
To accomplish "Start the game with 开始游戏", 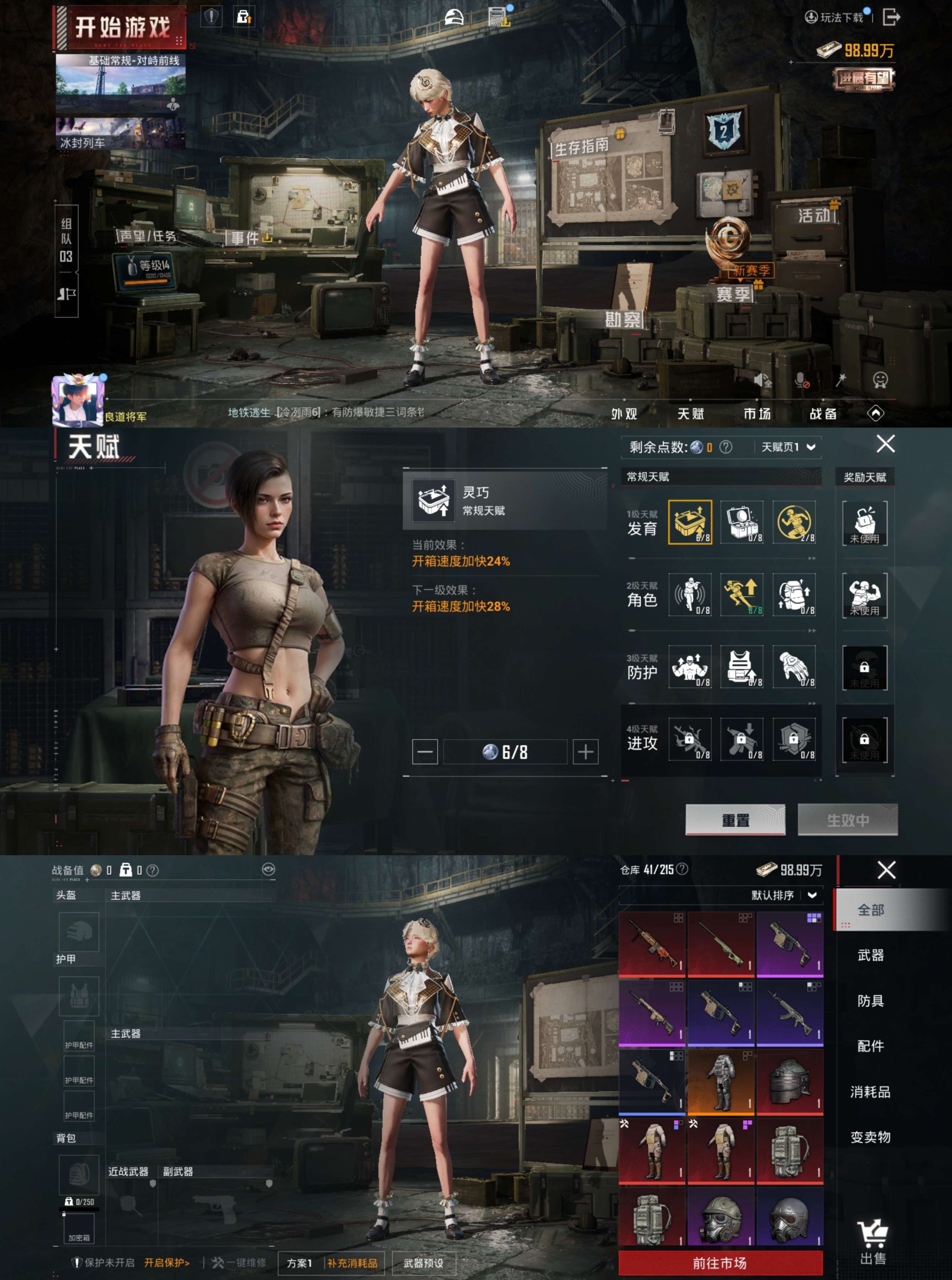I will point(122,28).
